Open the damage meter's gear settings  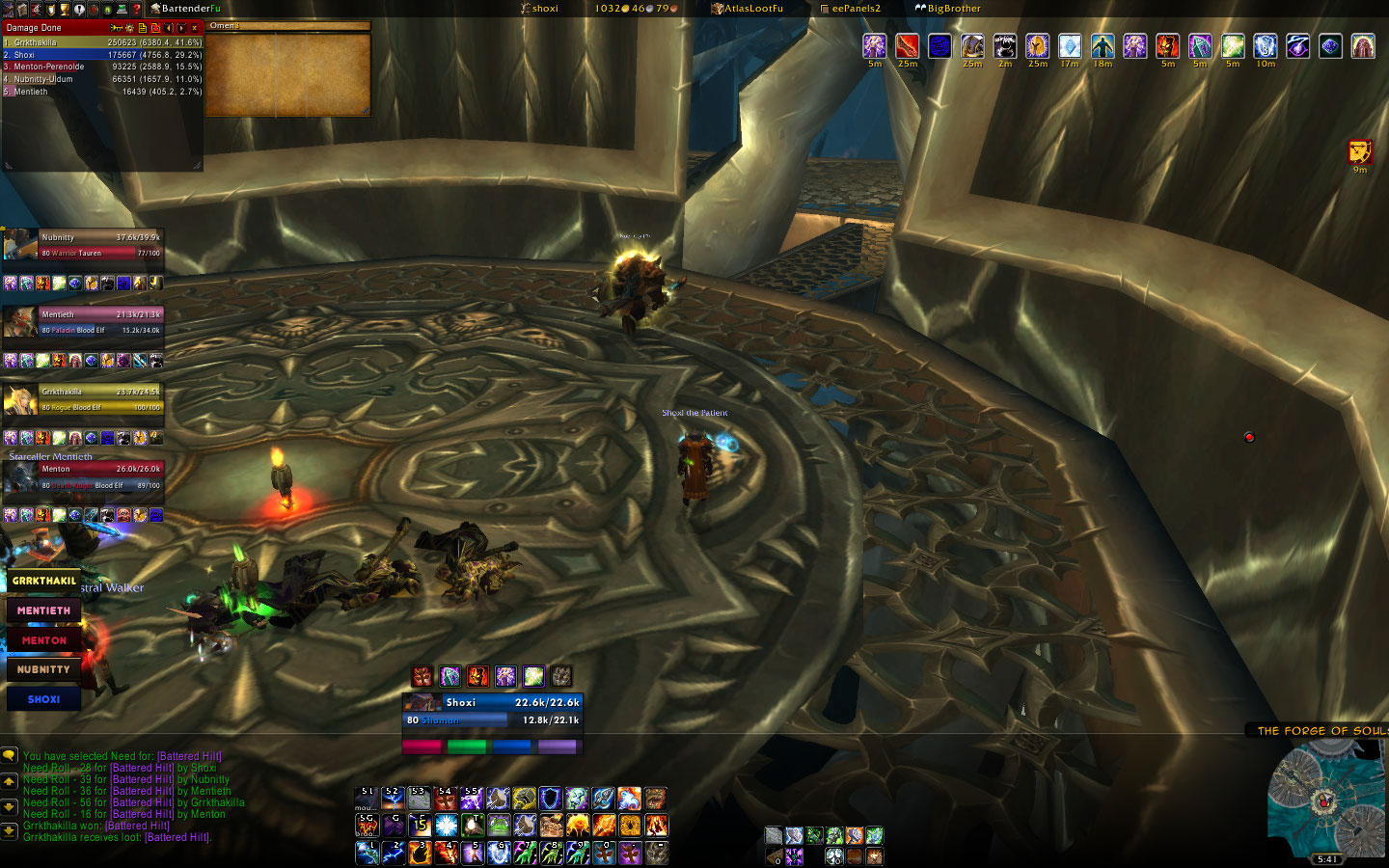129,28
